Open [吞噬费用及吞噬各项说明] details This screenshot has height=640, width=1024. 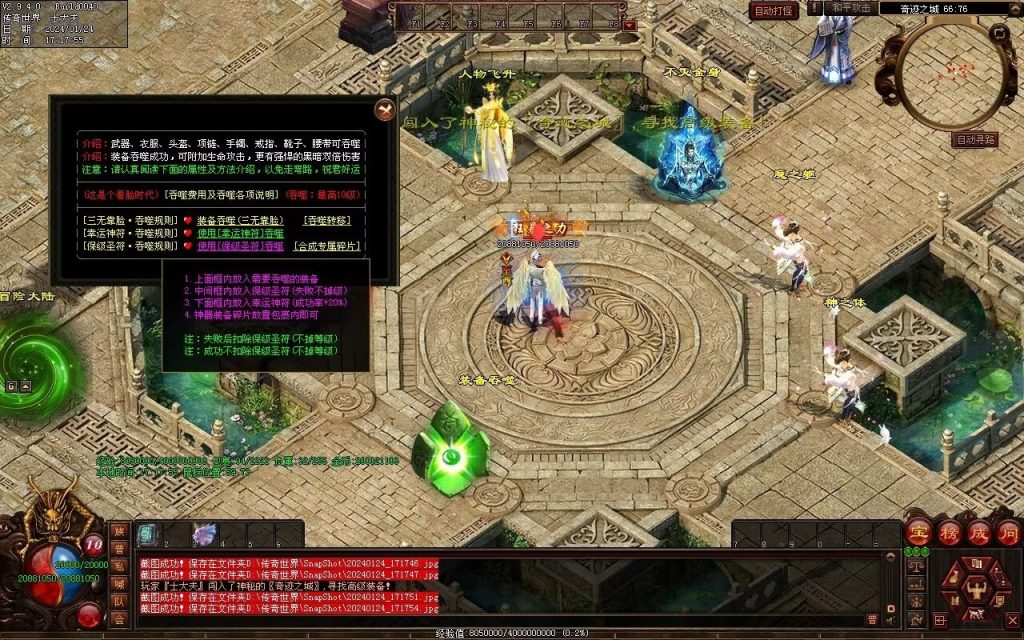pyautogui.click(x=221, y=195)
